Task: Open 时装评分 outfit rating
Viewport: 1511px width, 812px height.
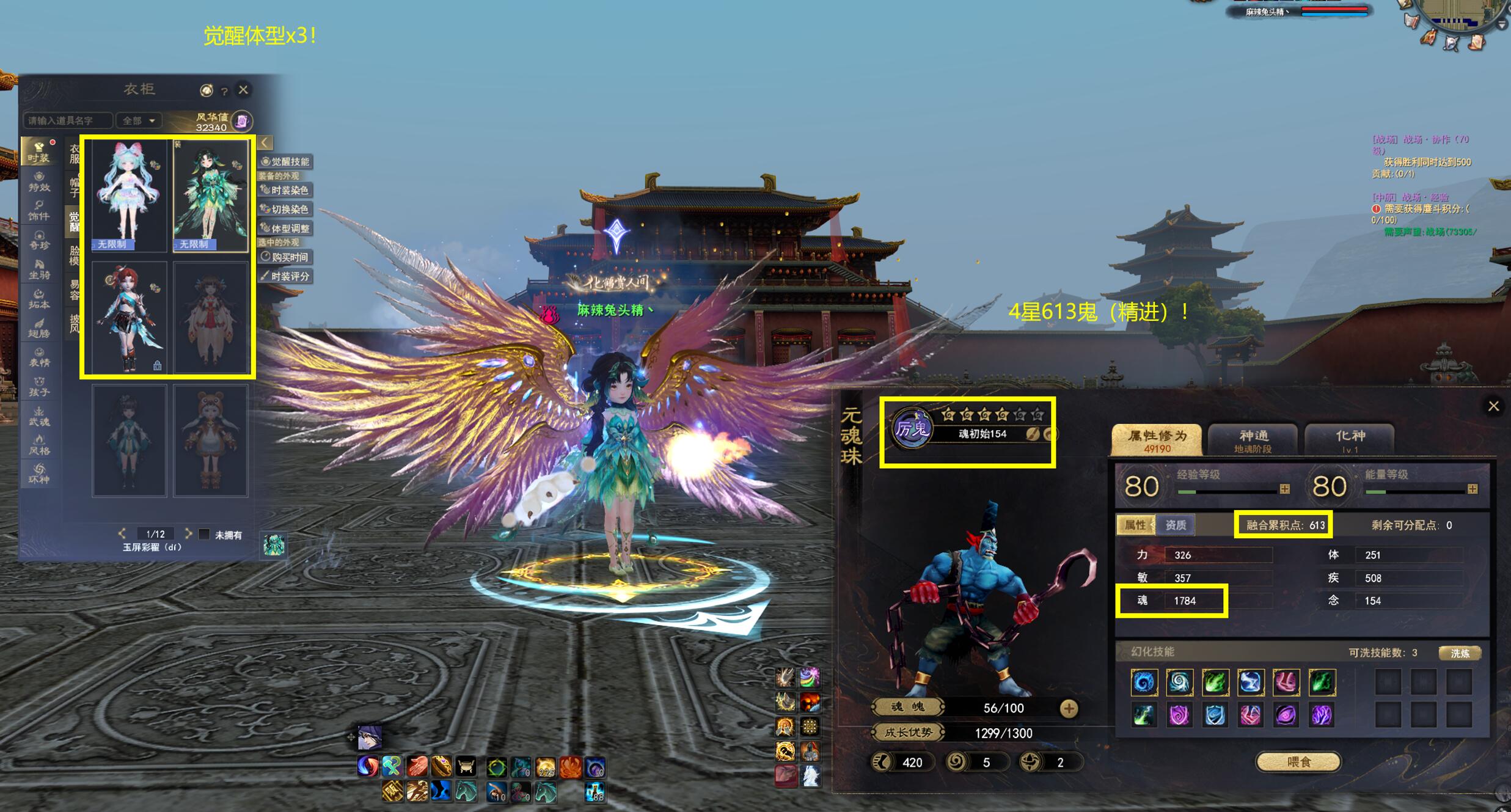Action: click(285, 276)
